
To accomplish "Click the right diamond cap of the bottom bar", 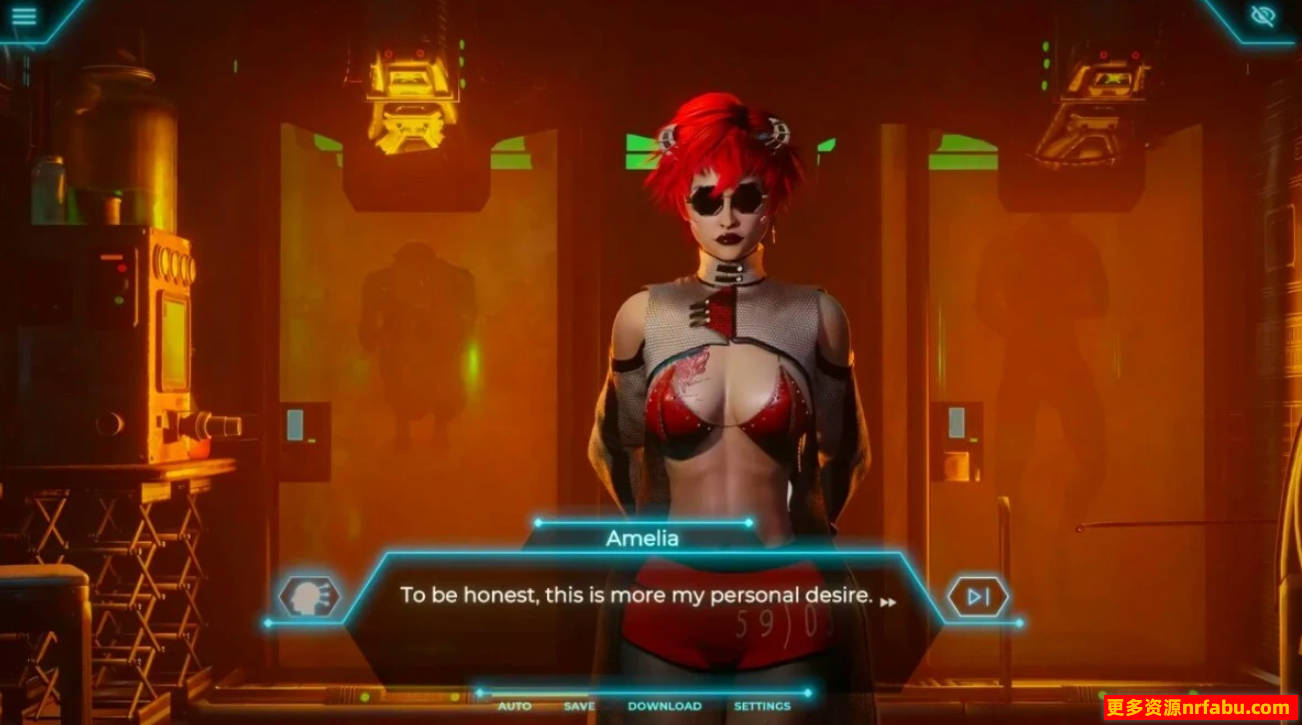I will click(x=808, y=690).
